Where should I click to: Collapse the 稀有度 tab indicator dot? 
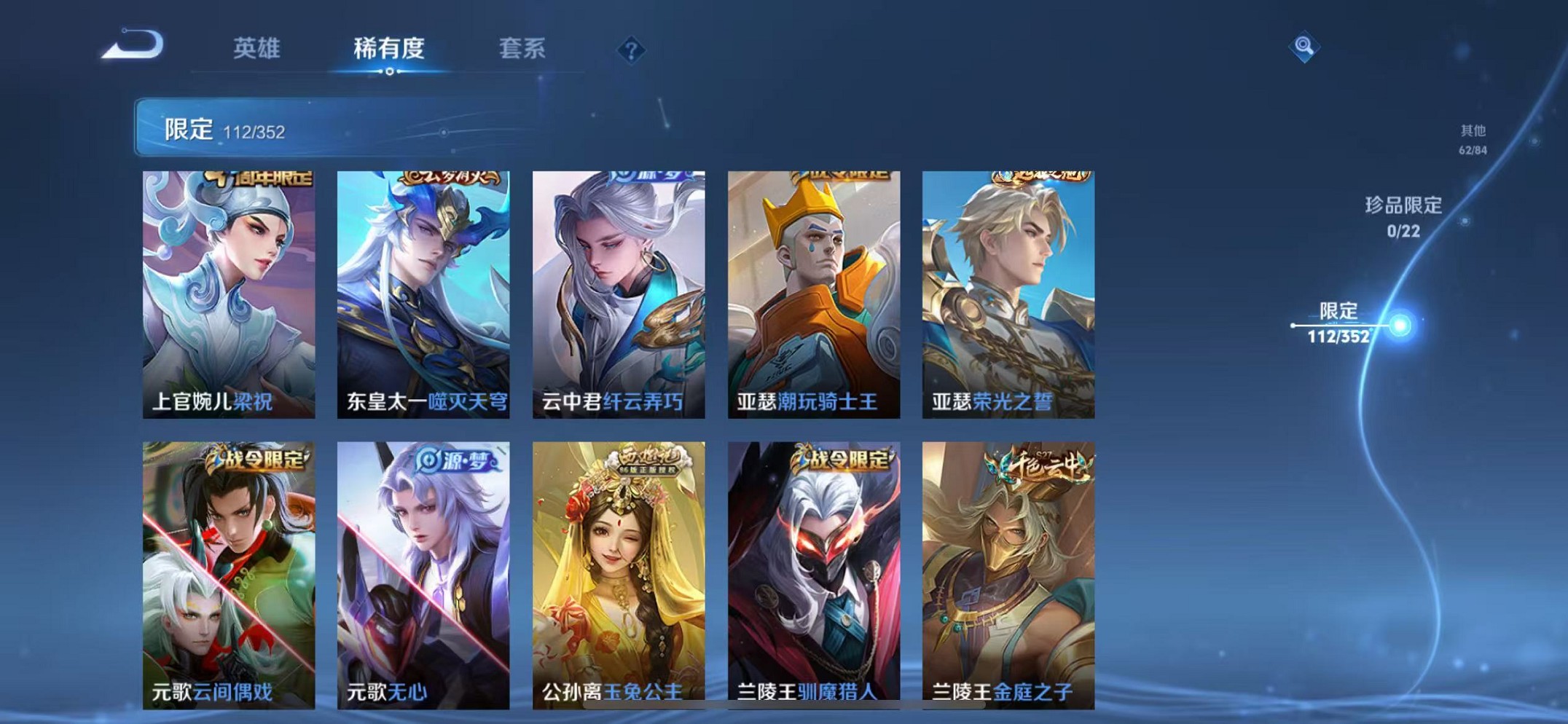(x=391, y=72)
